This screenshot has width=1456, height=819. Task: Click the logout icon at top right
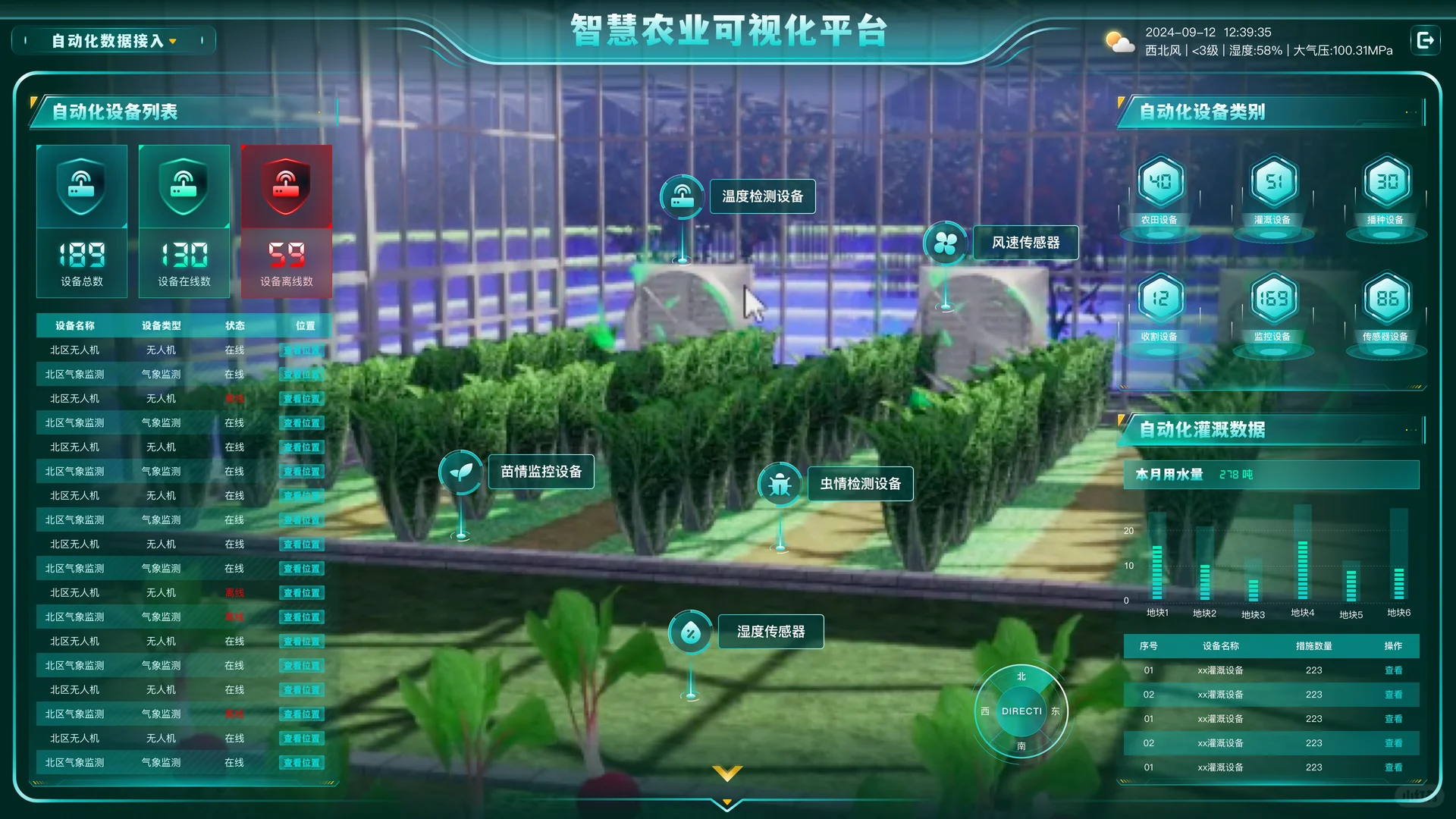[1425, 39]
